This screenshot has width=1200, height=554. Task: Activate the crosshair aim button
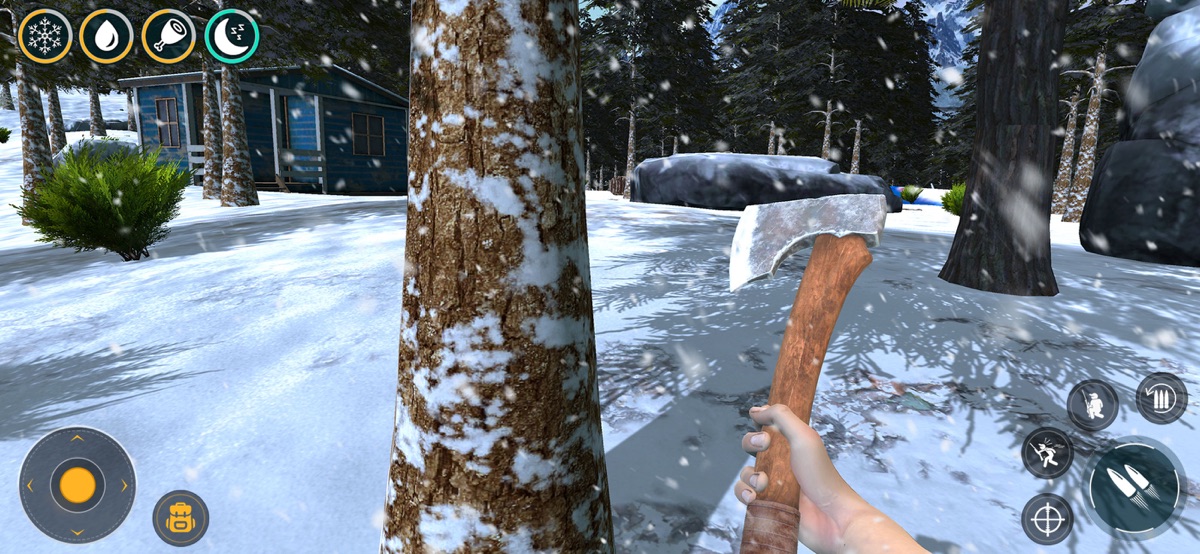1047,519
